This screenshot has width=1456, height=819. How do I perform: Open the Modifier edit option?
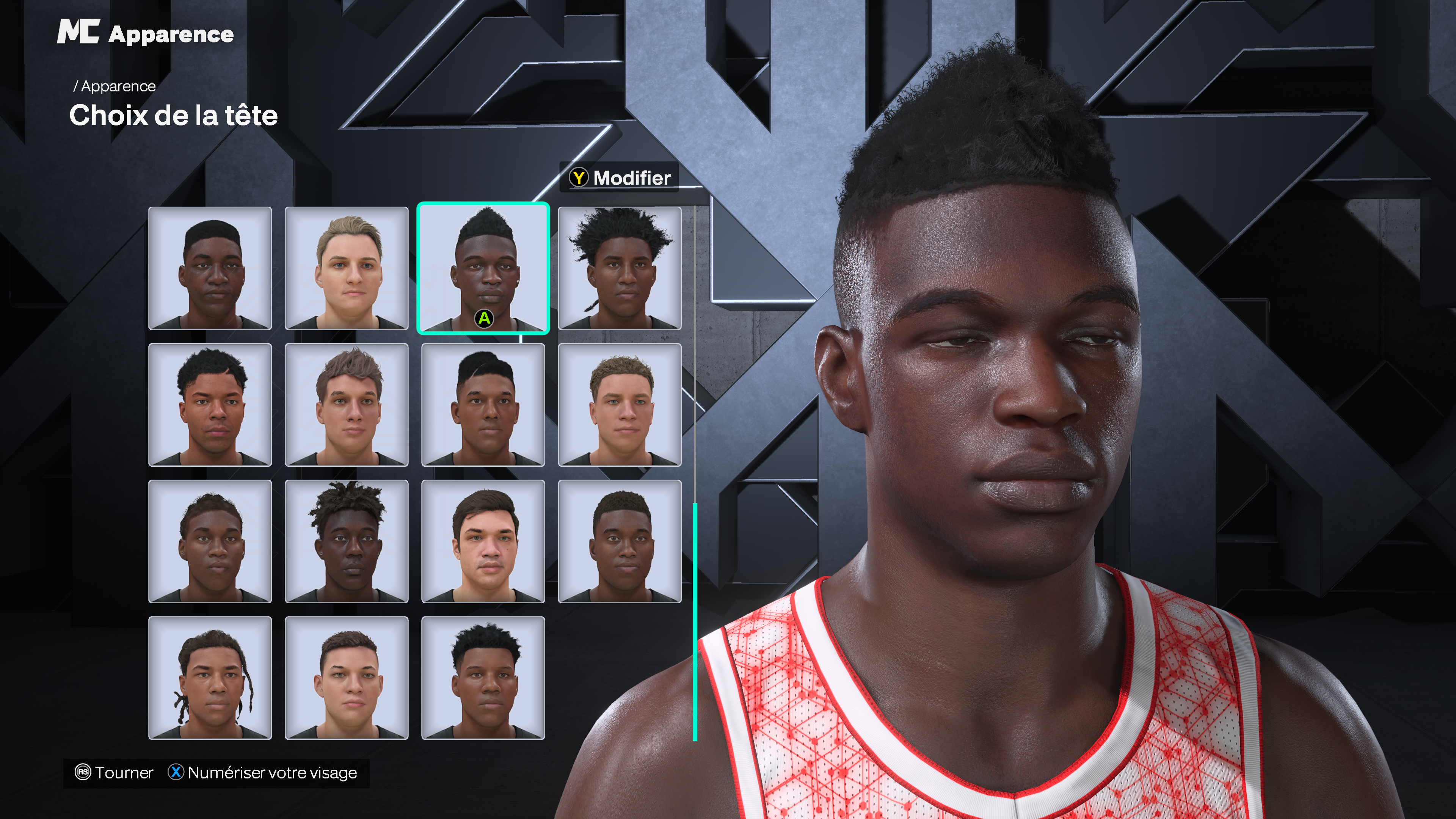tap(620, 178)
